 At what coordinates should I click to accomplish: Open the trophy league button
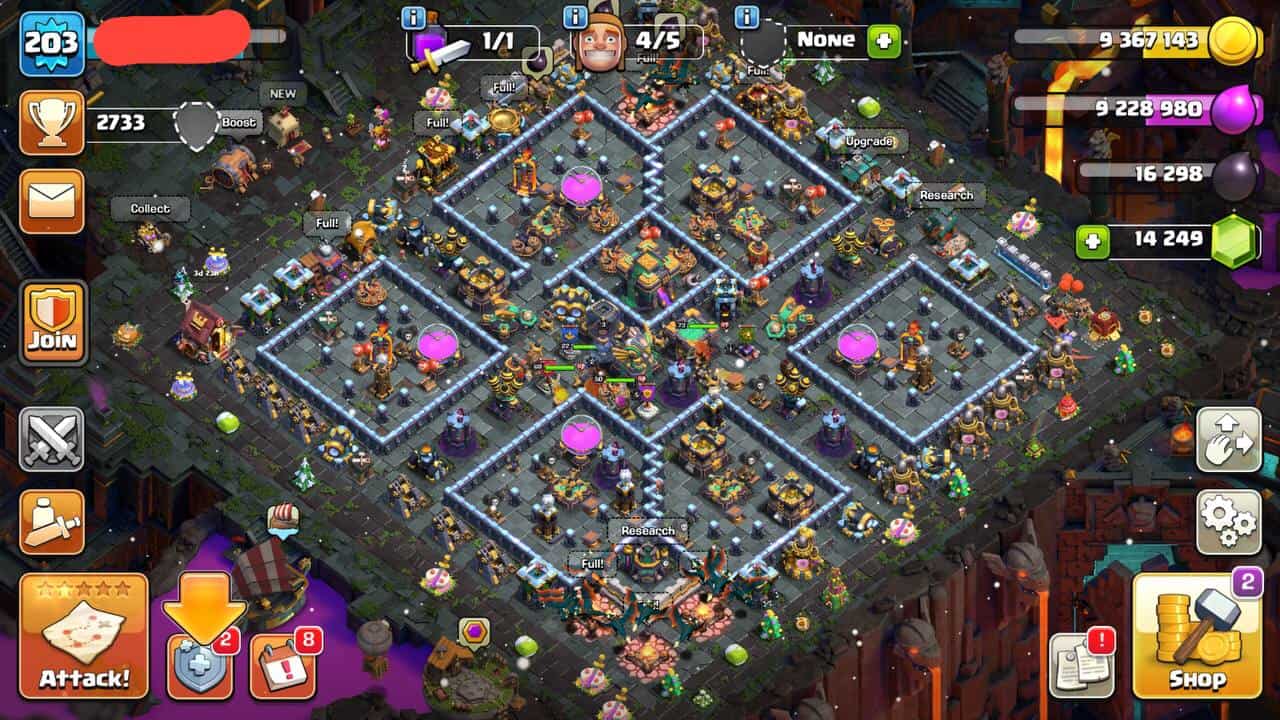pos(52,123)
